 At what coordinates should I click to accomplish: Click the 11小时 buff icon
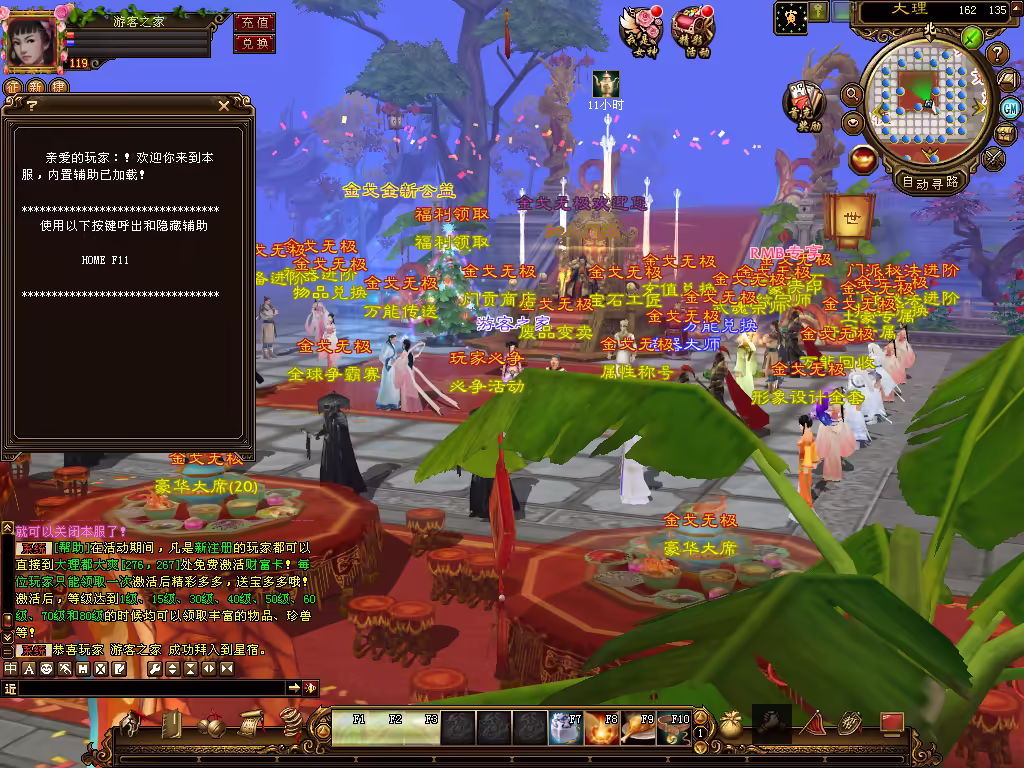tap(605, 84)
